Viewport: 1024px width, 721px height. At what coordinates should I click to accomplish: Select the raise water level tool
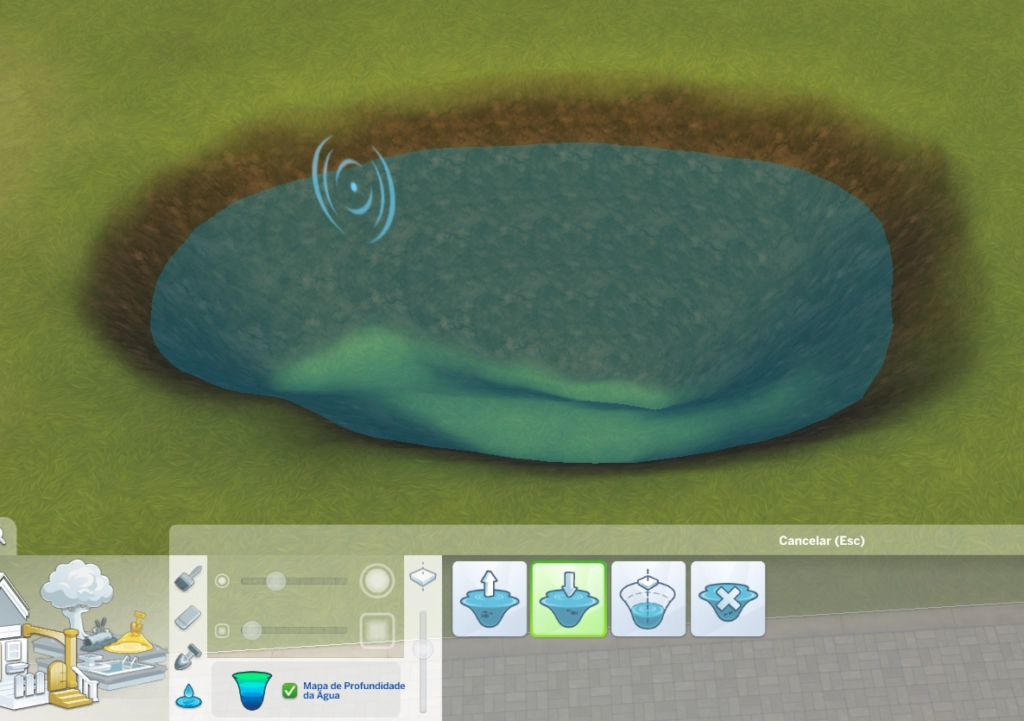point(490,599)
